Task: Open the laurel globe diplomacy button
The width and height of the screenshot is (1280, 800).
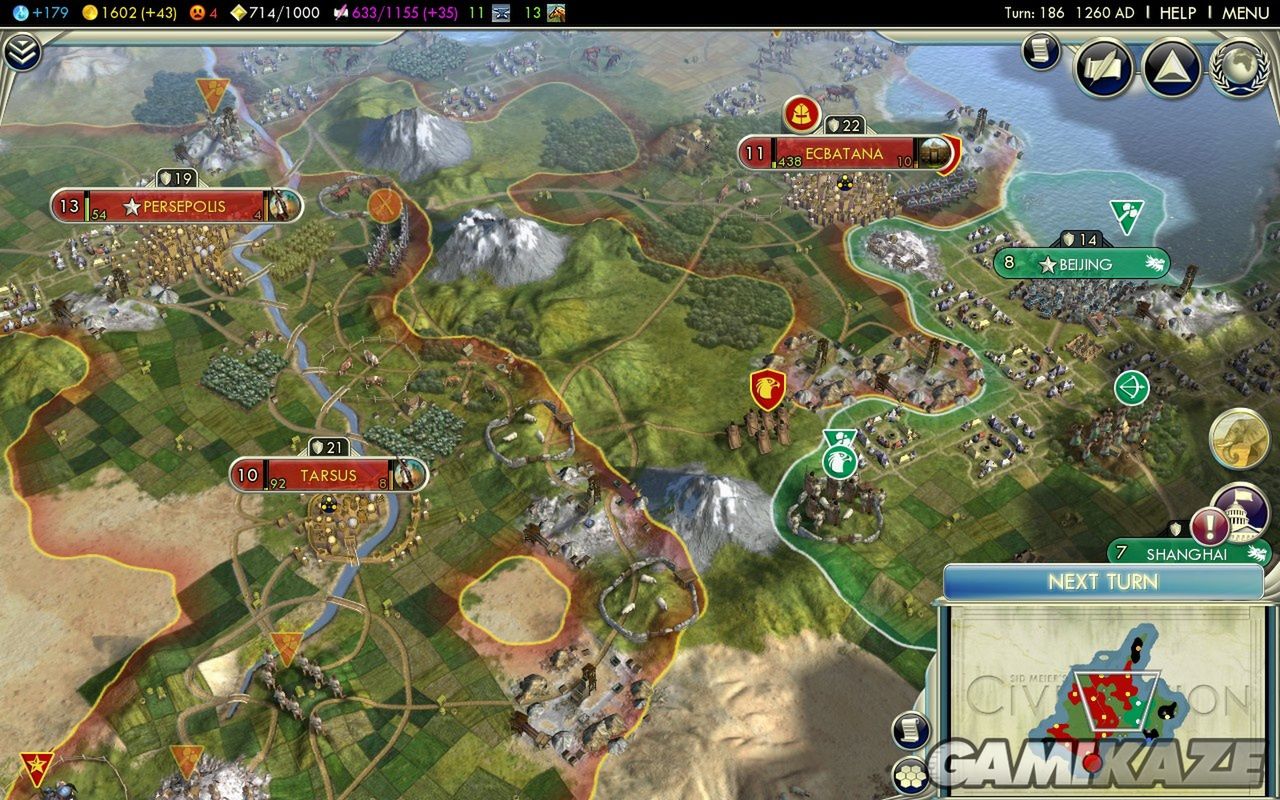Action: (x=1240, y=68)
